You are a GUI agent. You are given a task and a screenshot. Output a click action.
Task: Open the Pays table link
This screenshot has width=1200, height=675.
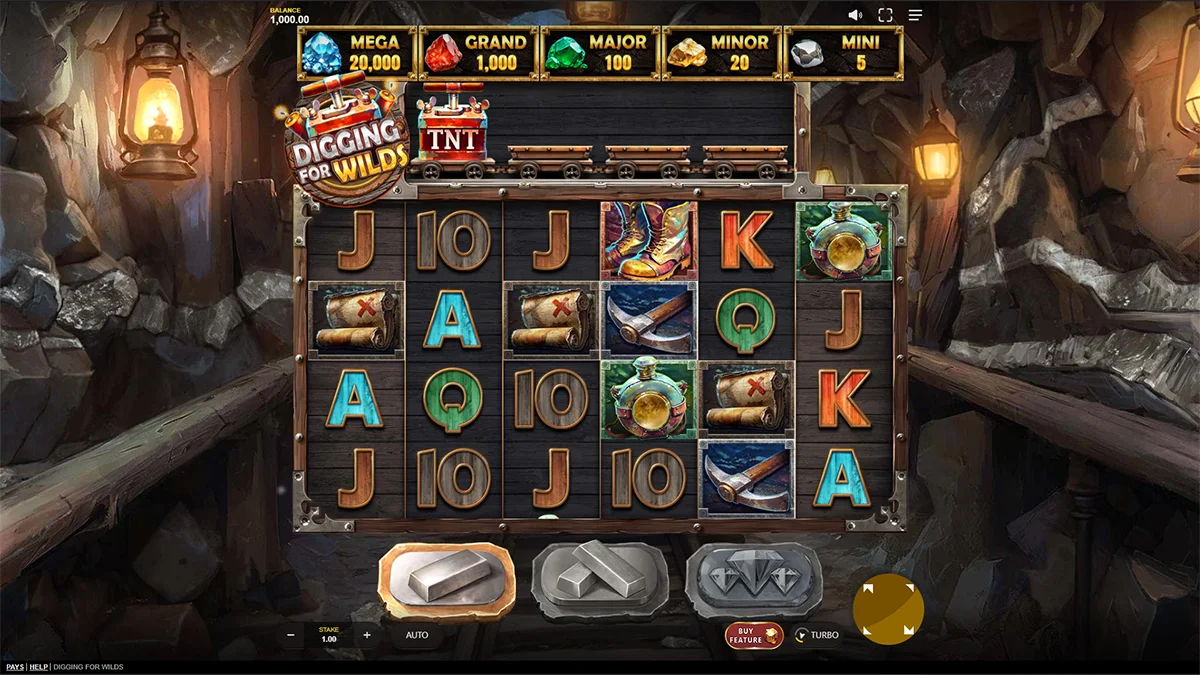[15, 667]
